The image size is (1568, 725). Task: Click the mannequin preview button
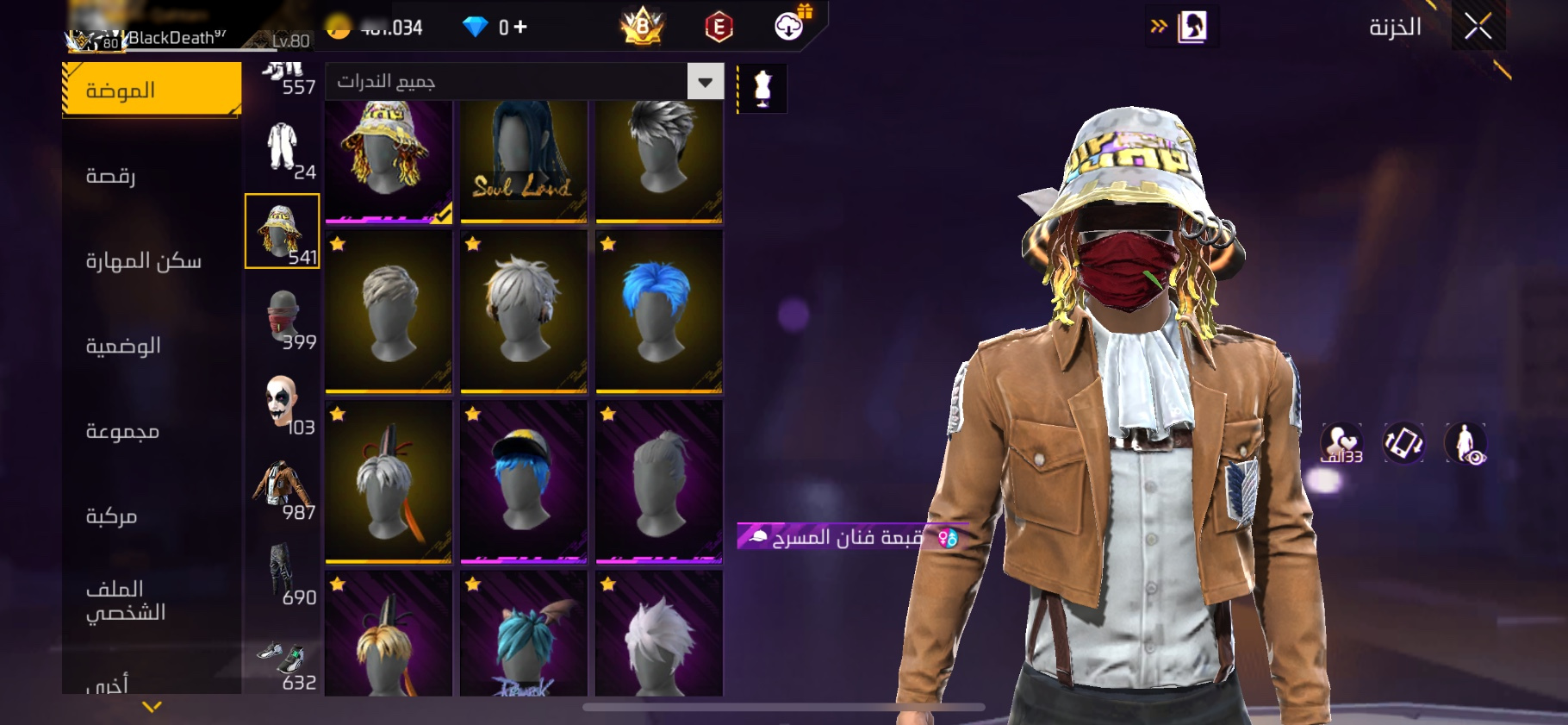click(762, 88)
